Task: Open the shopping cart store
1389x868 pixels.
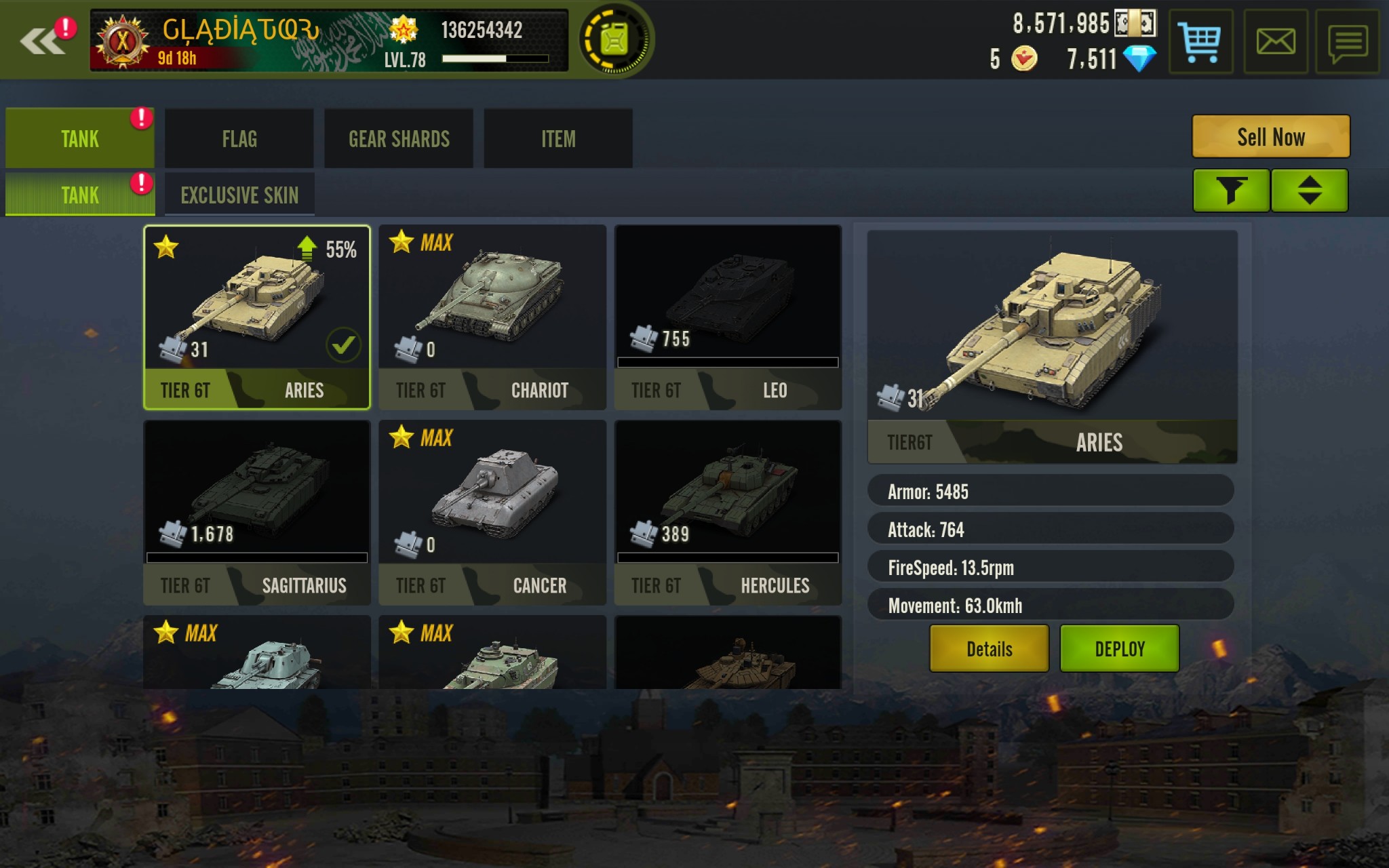Action: point(1200,41)
